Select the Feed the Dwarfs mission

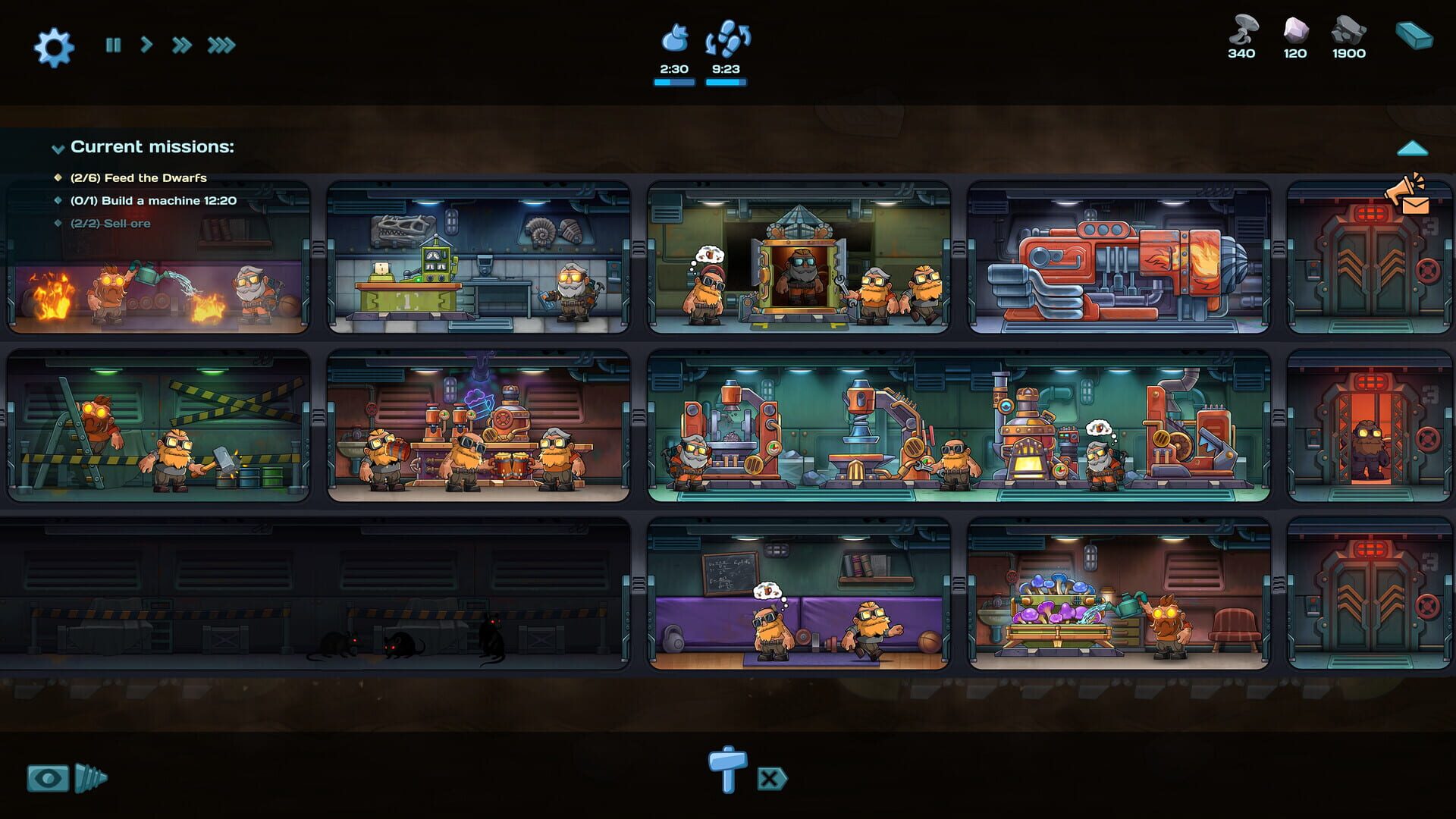tap(139, 177)
